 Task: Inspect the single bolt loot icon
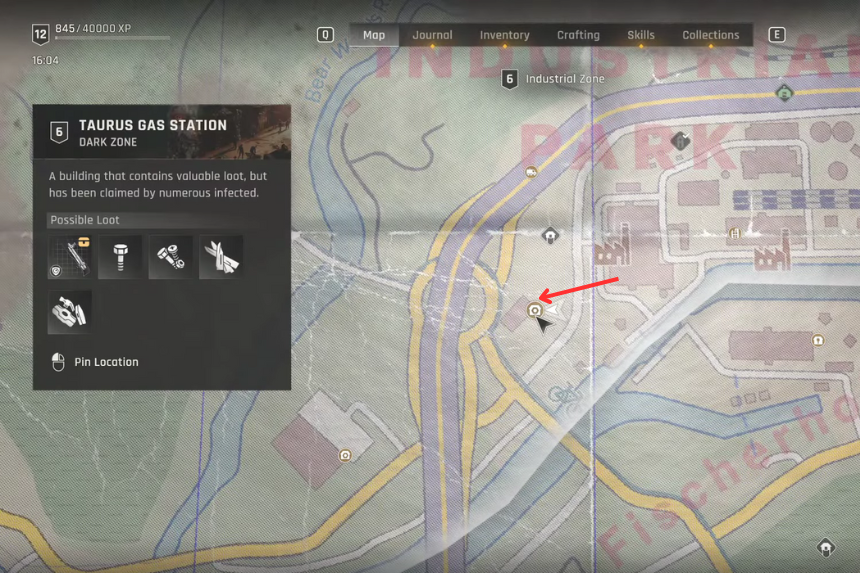pyautogui.click(x=121, y=257)
